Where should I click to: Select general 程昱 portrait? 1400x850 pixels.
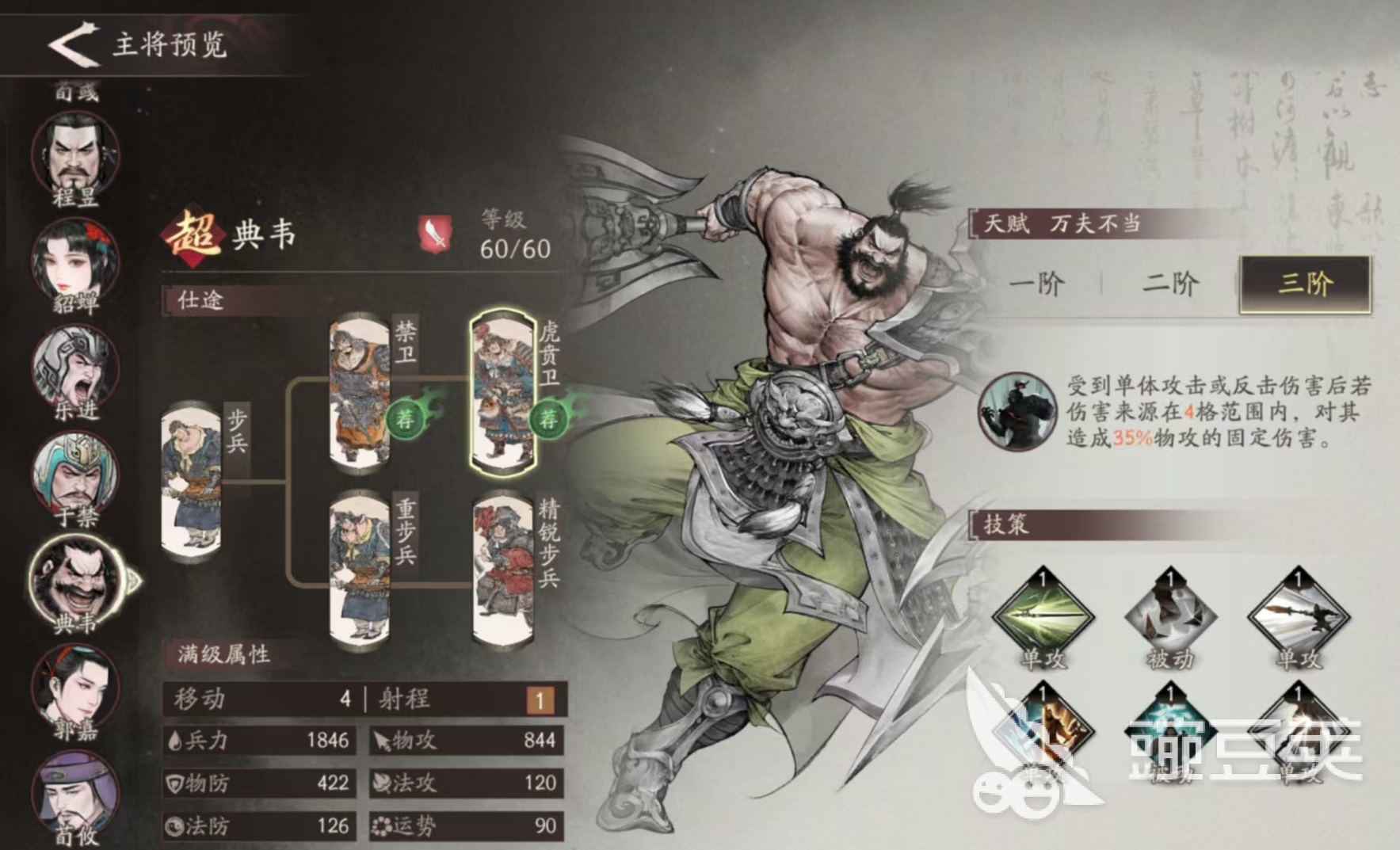tap(75, 154)
